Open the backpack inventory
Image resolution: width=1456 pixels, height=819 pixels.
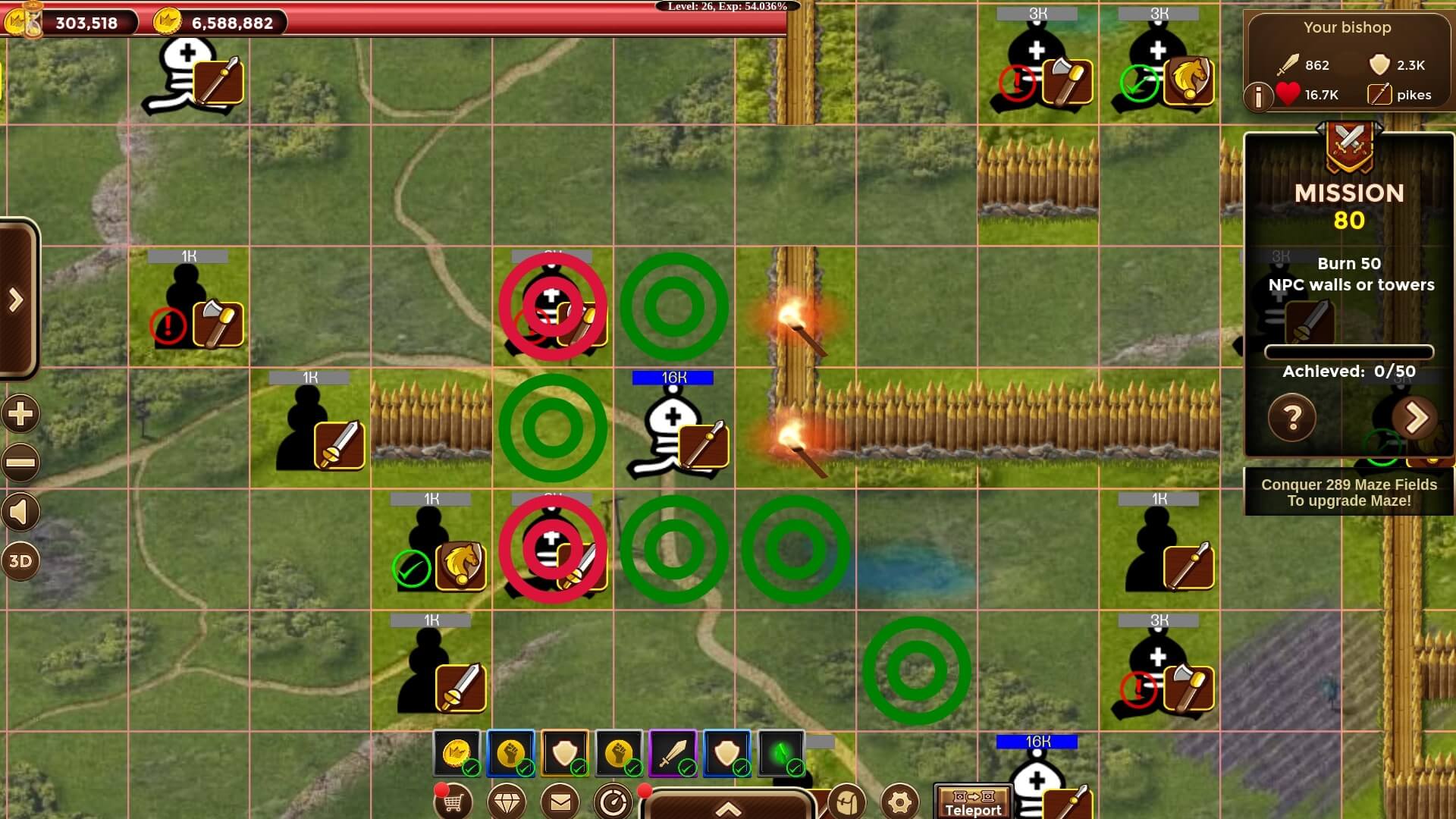pyautogui.click(x=847, y=802)
